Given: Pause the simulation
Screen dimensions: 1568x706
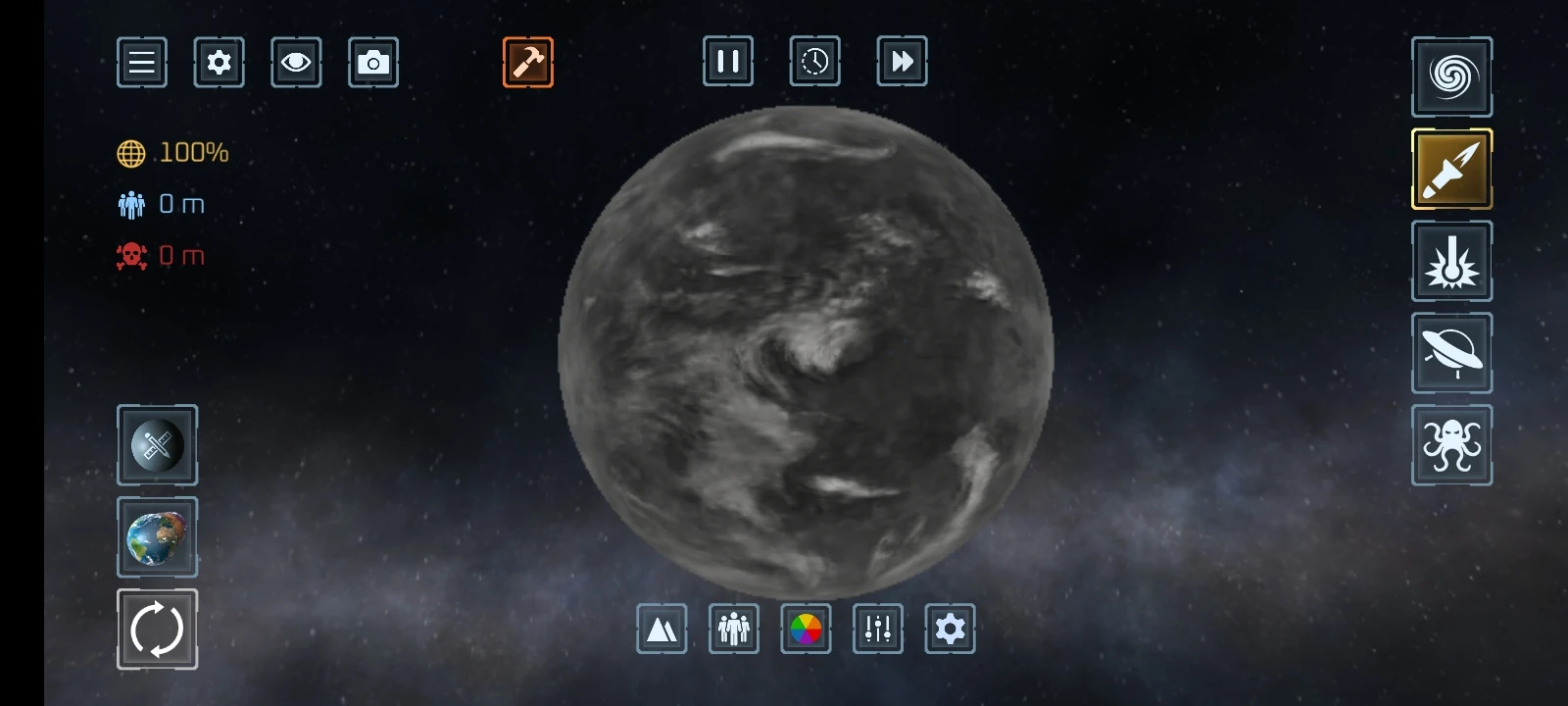Looking at the screenshot, I should click(x=727, y=61).
